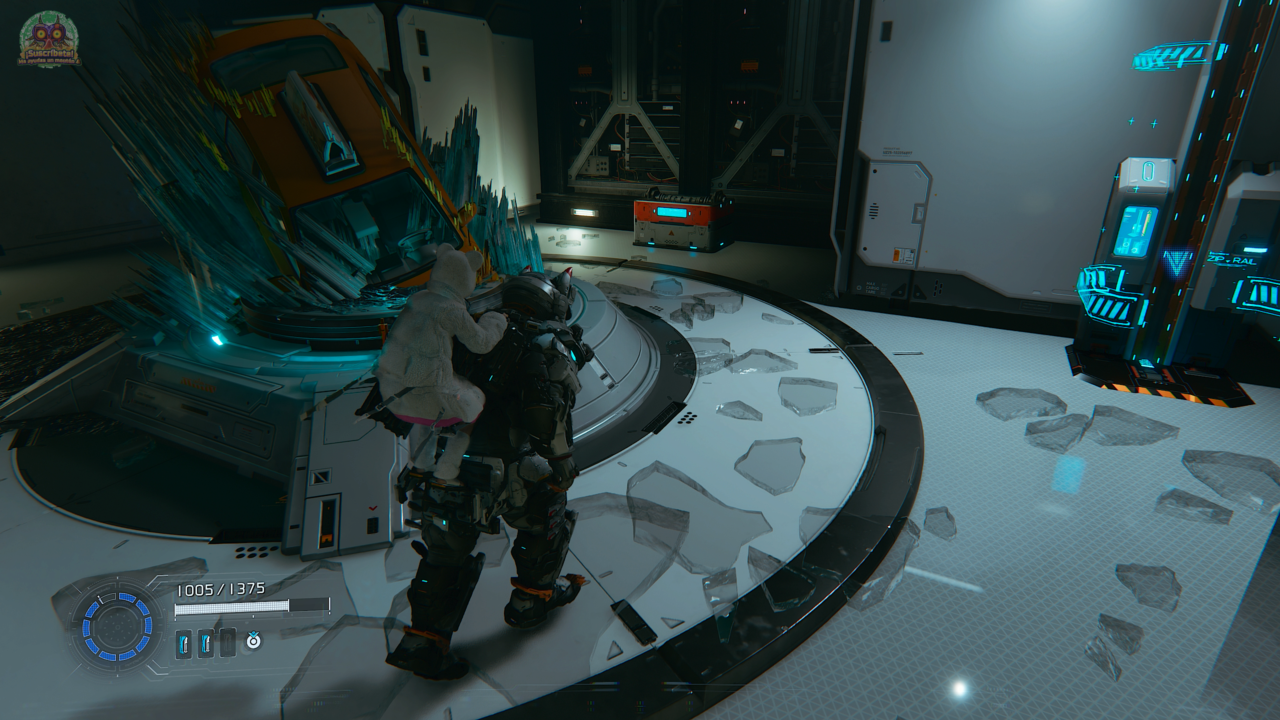1280x720 pixels.
Task: Select the empty dark charge slot
Action: click(228, 643)
